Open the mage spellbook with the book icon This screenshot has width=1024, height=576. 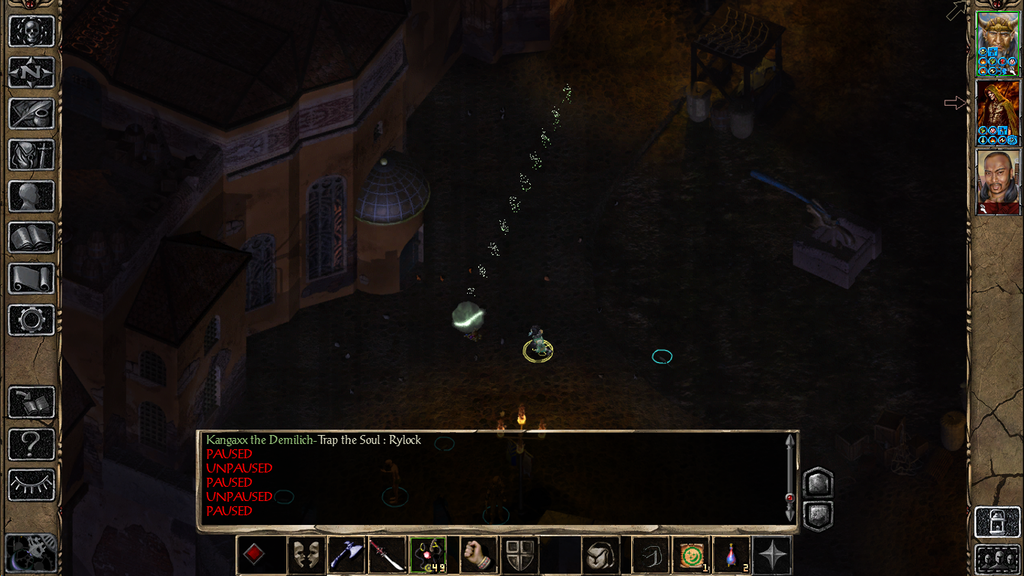31,237
